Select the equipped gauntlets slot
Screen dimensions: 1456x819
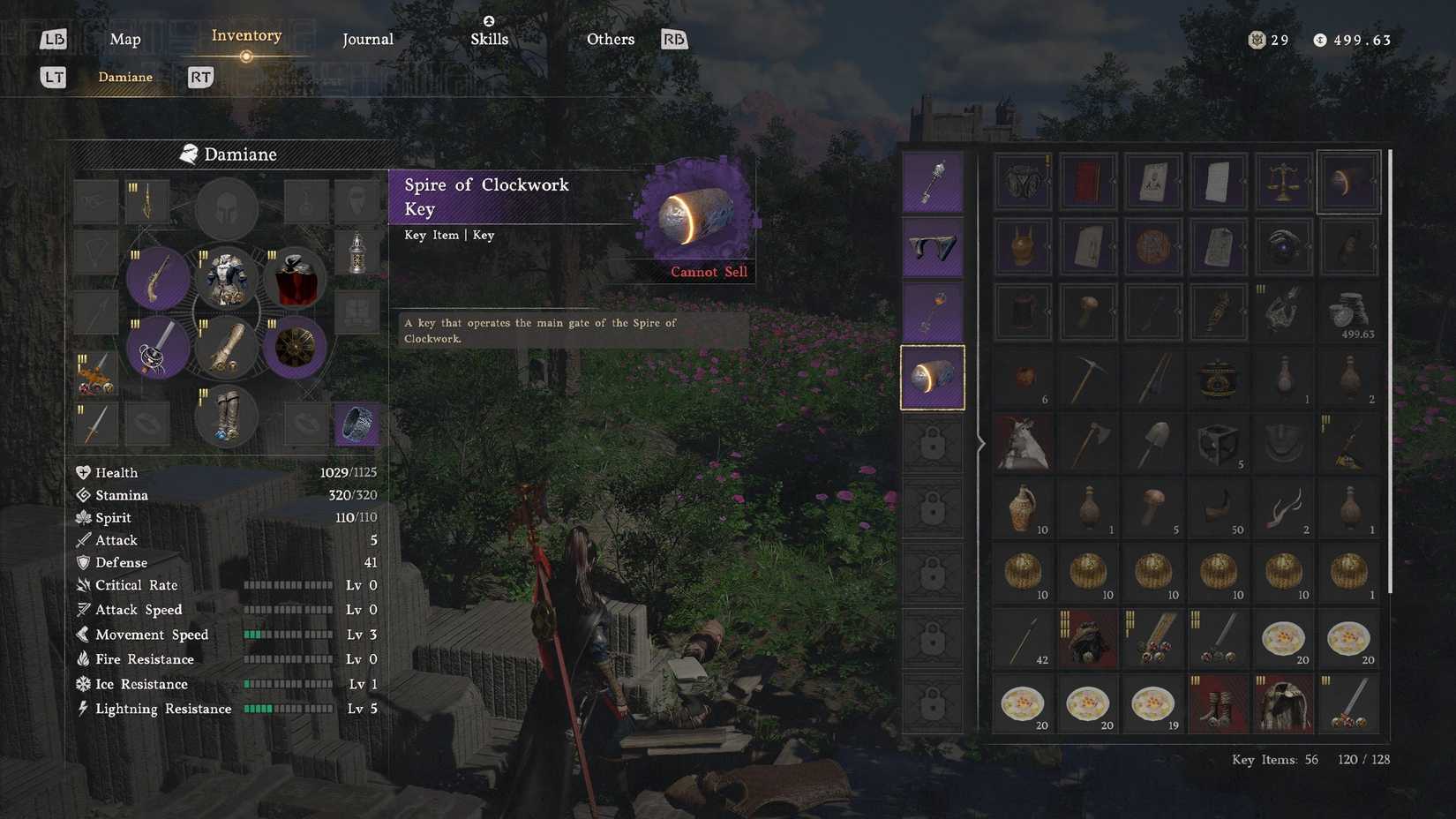227,349
